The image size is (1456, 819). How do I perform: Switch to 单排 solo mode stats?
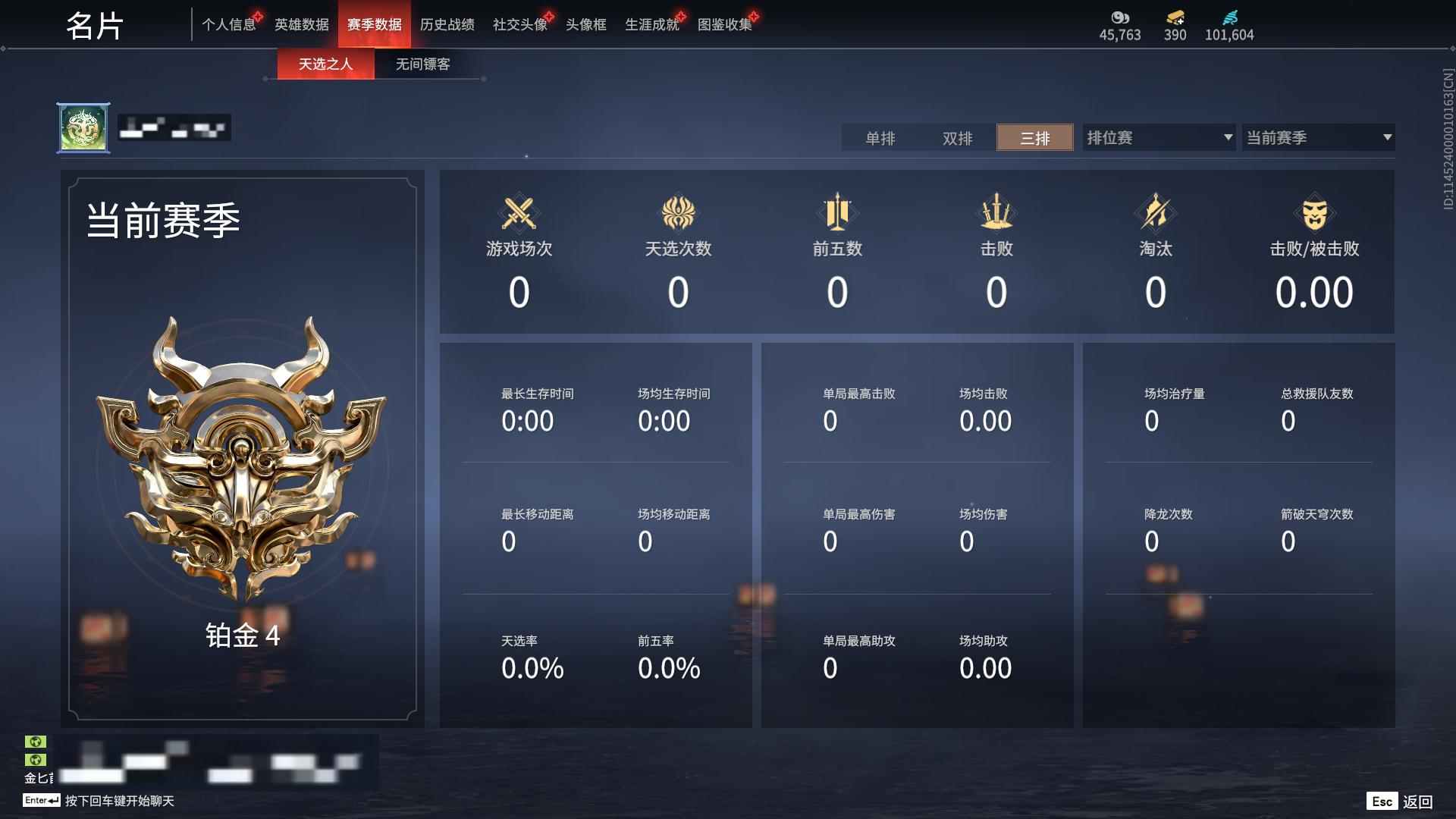click(880, 138)
